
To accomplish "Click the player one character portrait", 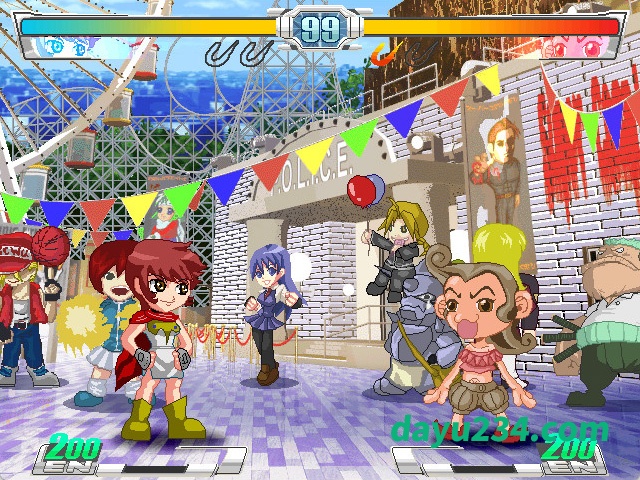I will (x=68, y=47).
